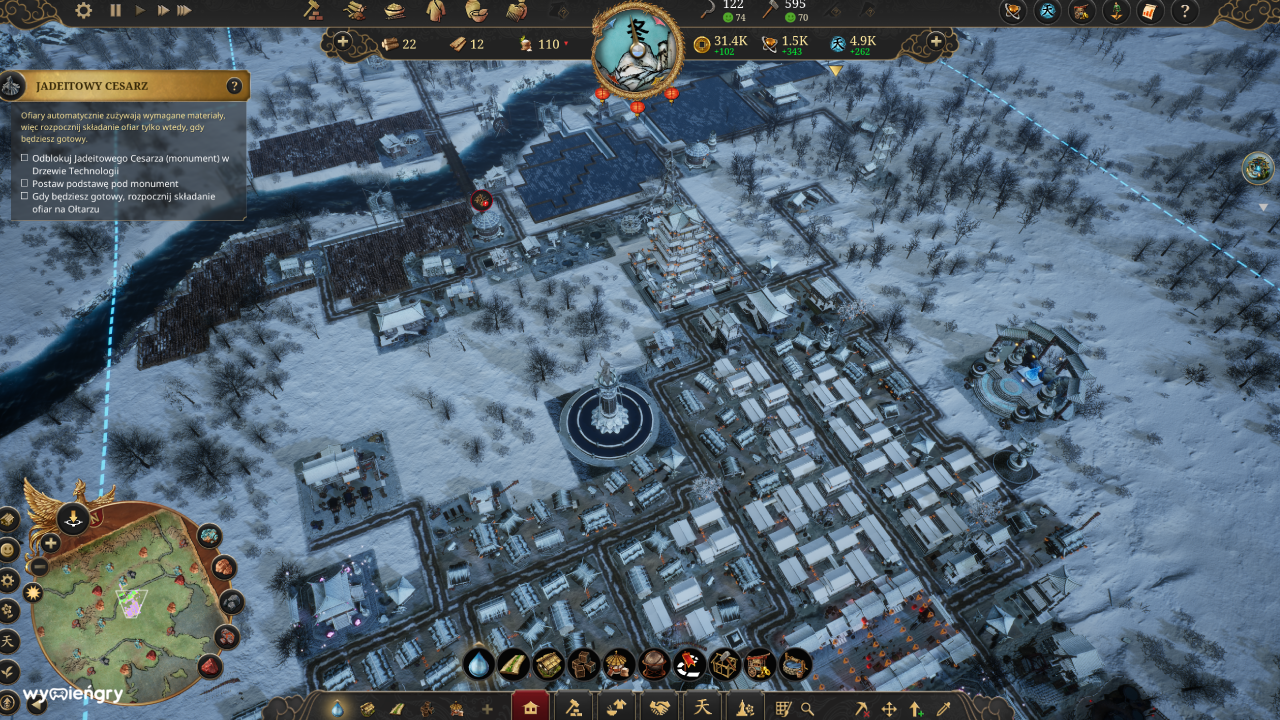This screenshot has height=720, width=1280.
Task: Expand the left resource bar plus button
Action: [x=343, y=43]
